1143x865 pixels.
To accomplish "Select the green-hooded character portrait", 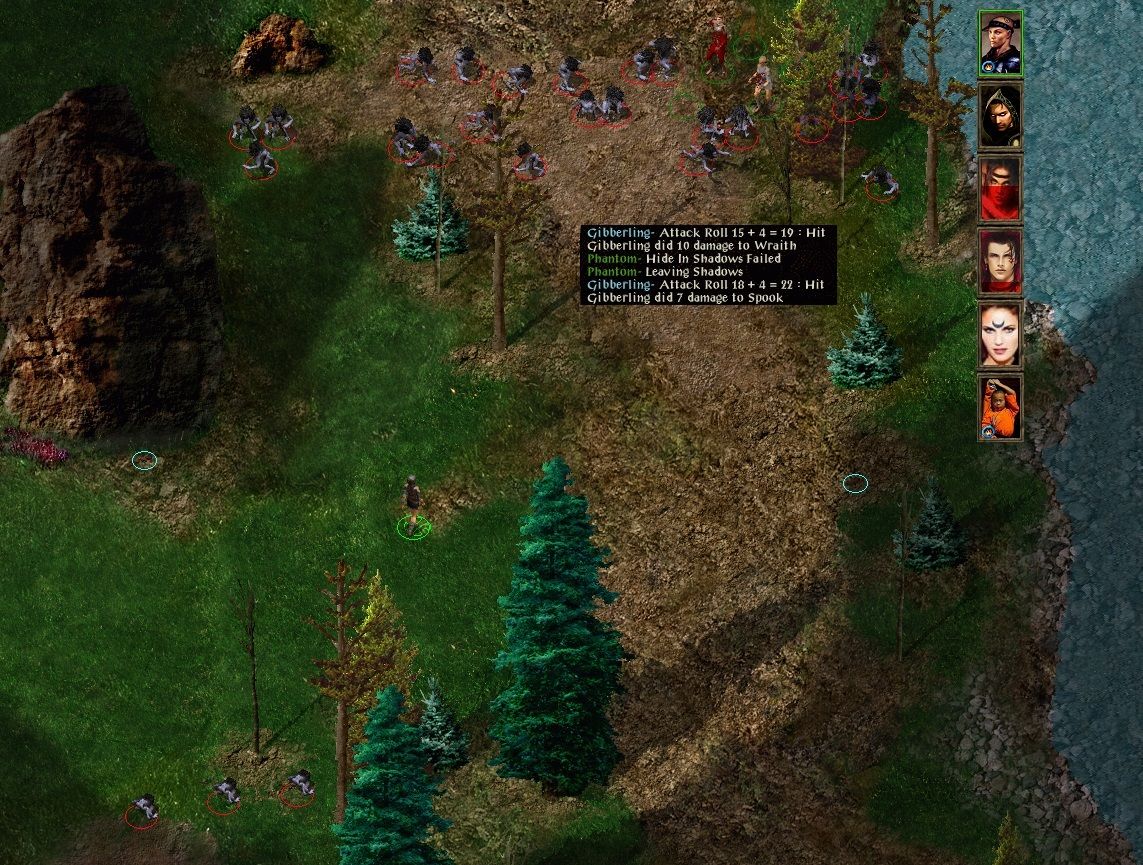I will point(1000,116).
